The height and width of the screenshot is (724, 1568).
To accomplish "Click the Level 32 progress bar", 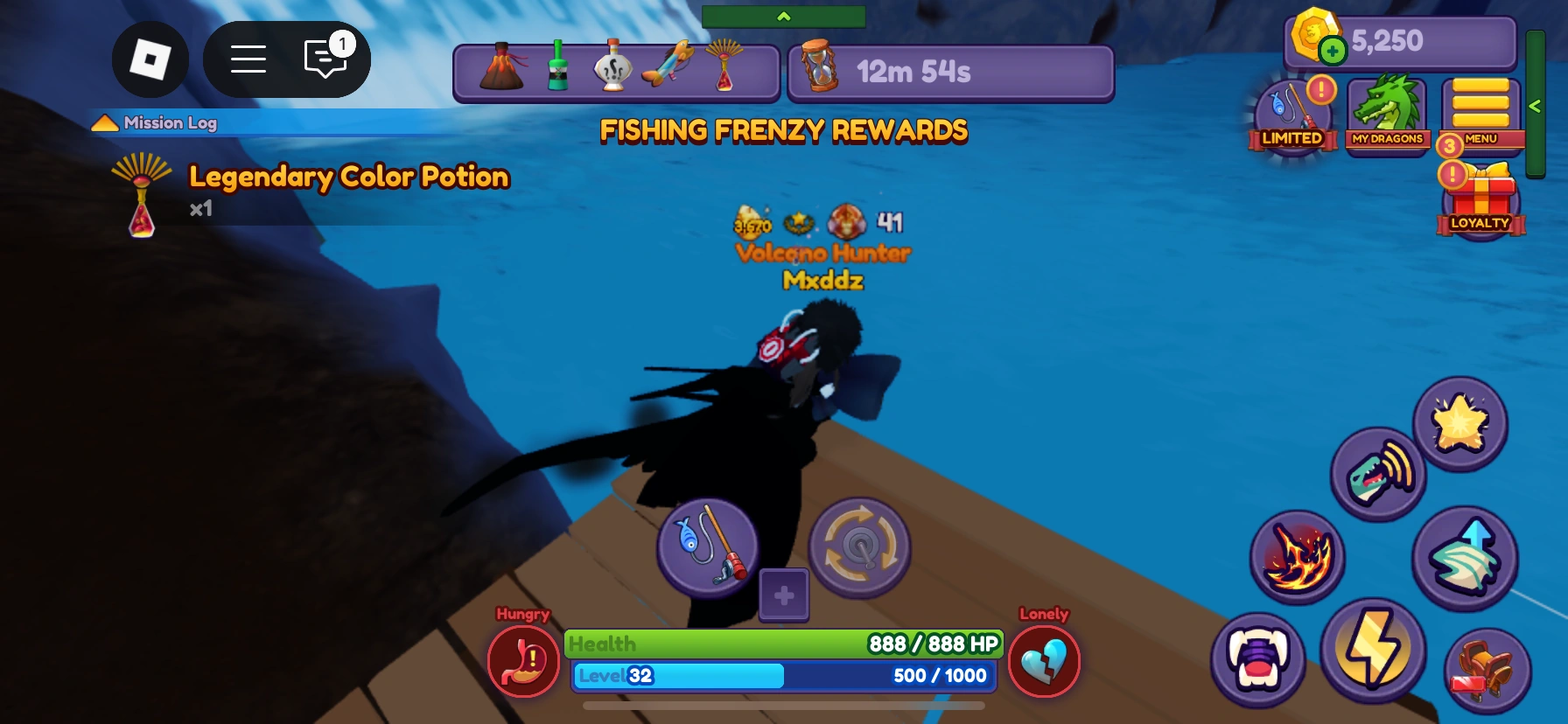I will 781,675.
